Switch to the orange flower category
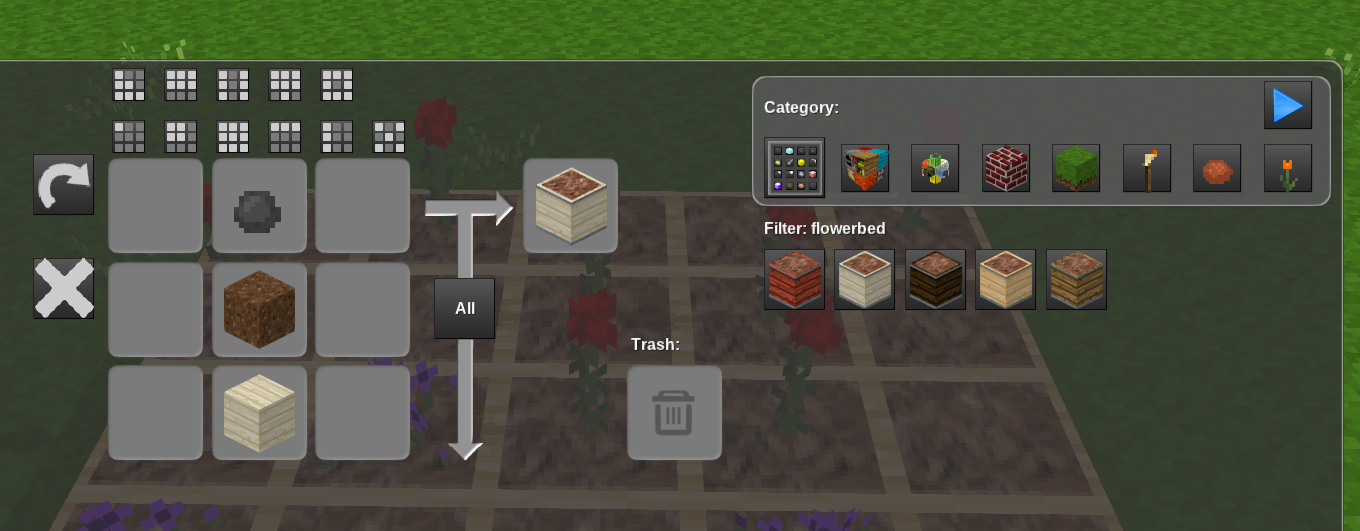Viewport: 1360px width, 531px height. tap(1287, 168)
